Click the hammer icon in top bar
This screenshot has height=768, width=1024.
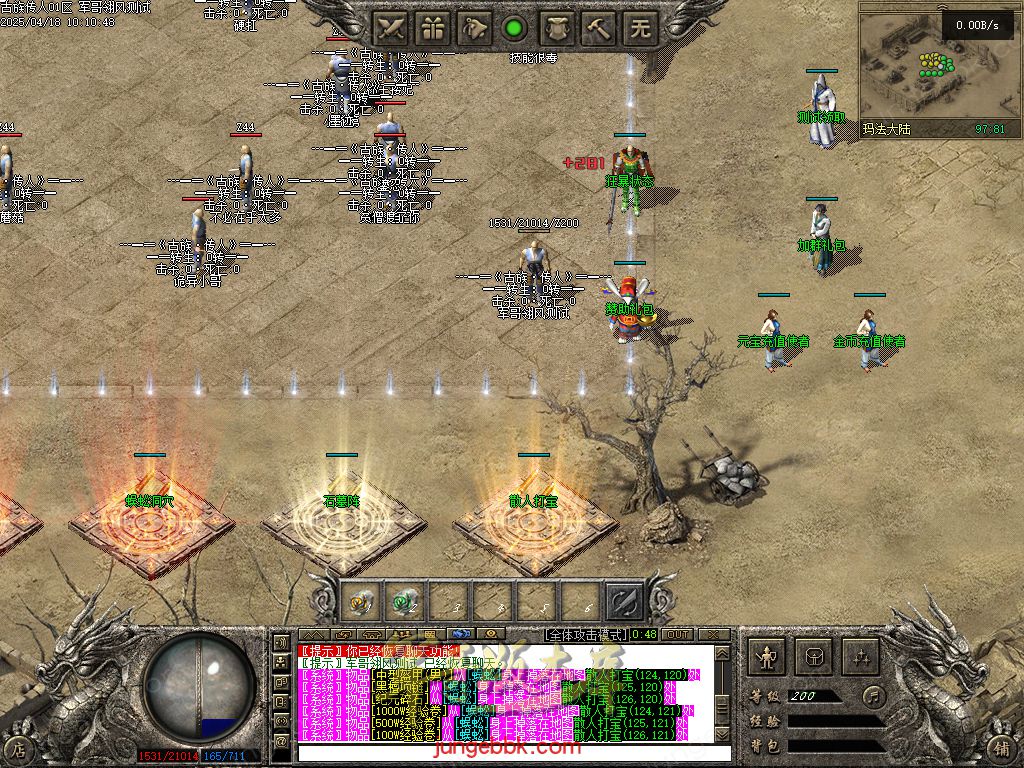click(x=599, y=28)
